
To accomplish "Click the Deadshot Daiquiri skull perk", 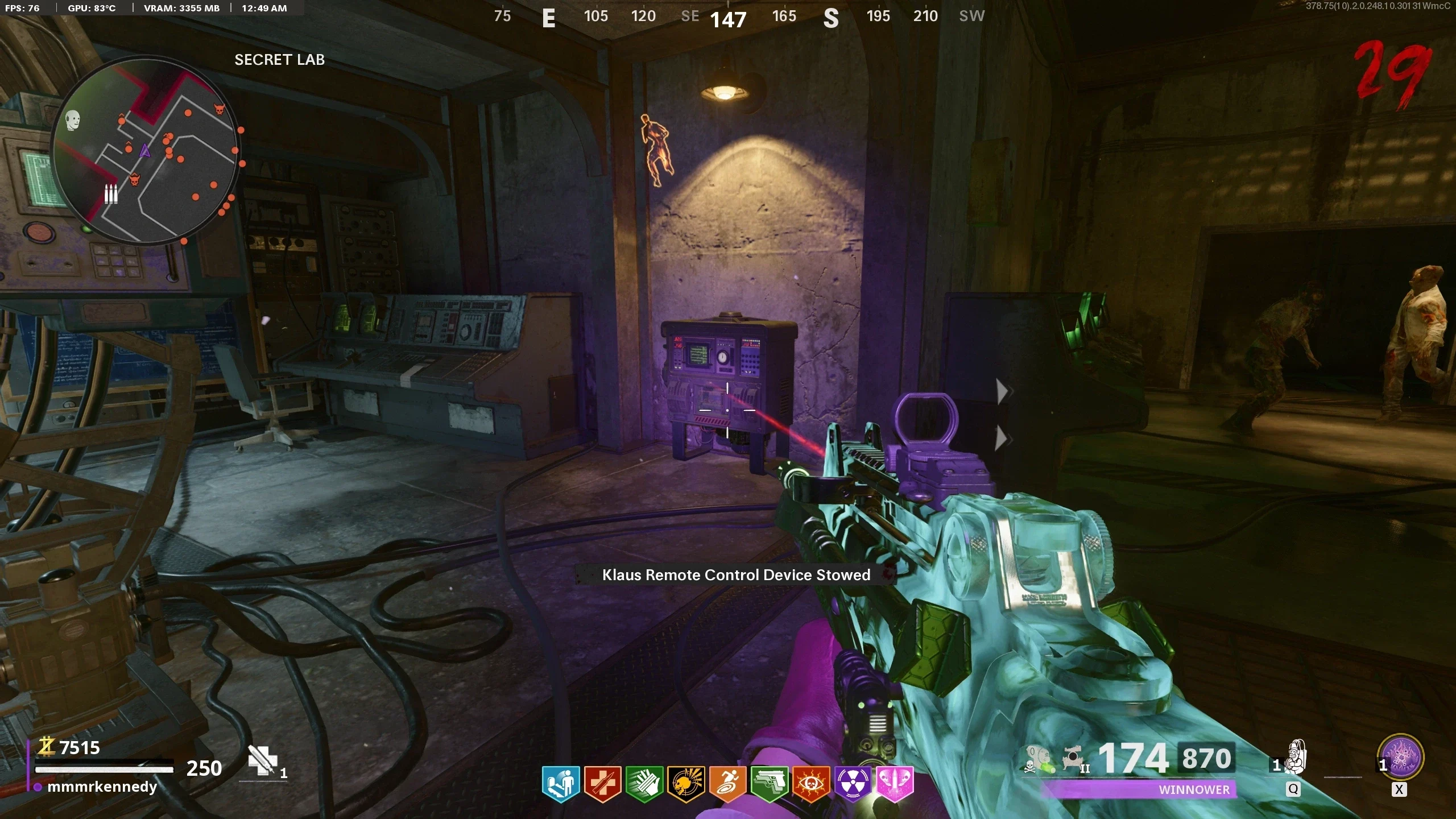I will point(686,784).
